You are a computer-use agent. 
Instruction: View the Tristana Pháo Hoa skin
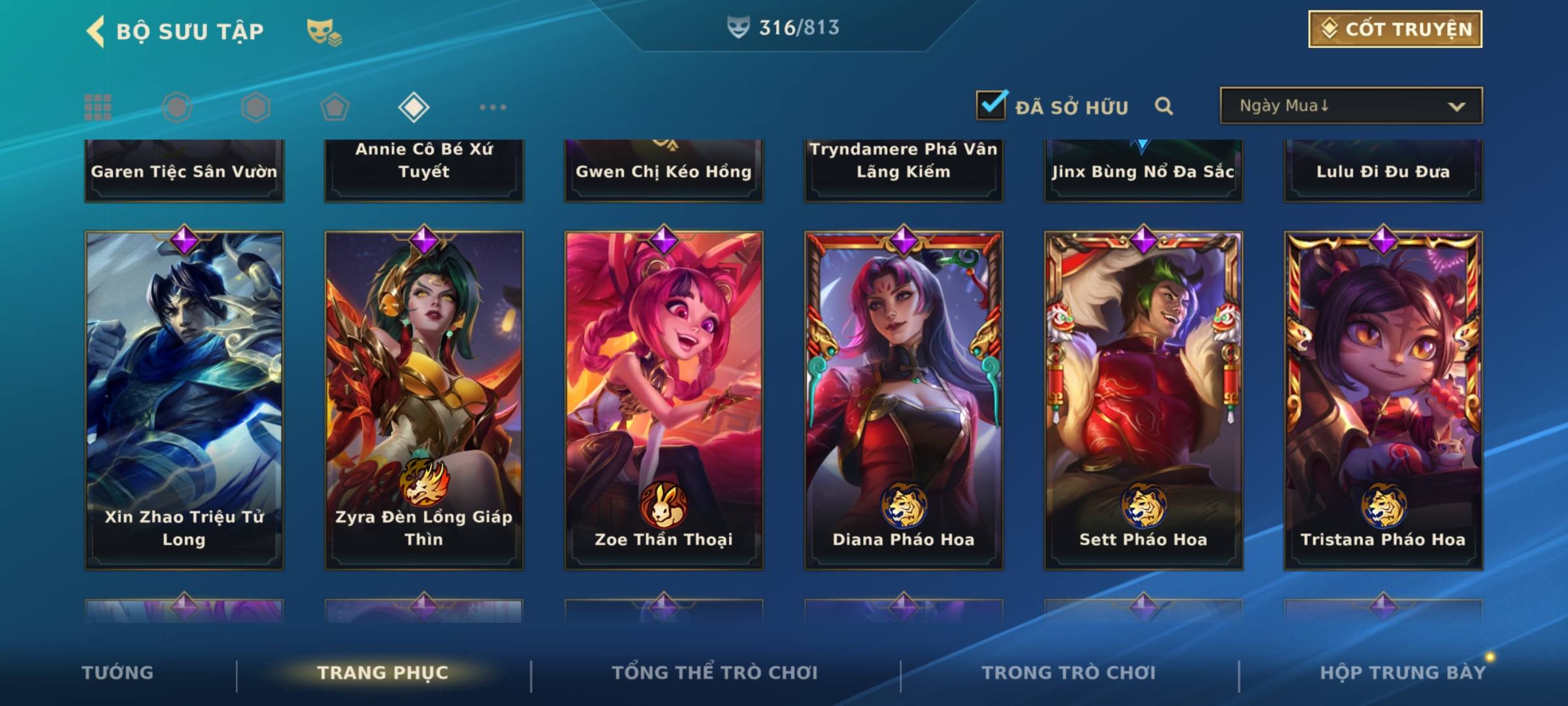point(1383,400)
